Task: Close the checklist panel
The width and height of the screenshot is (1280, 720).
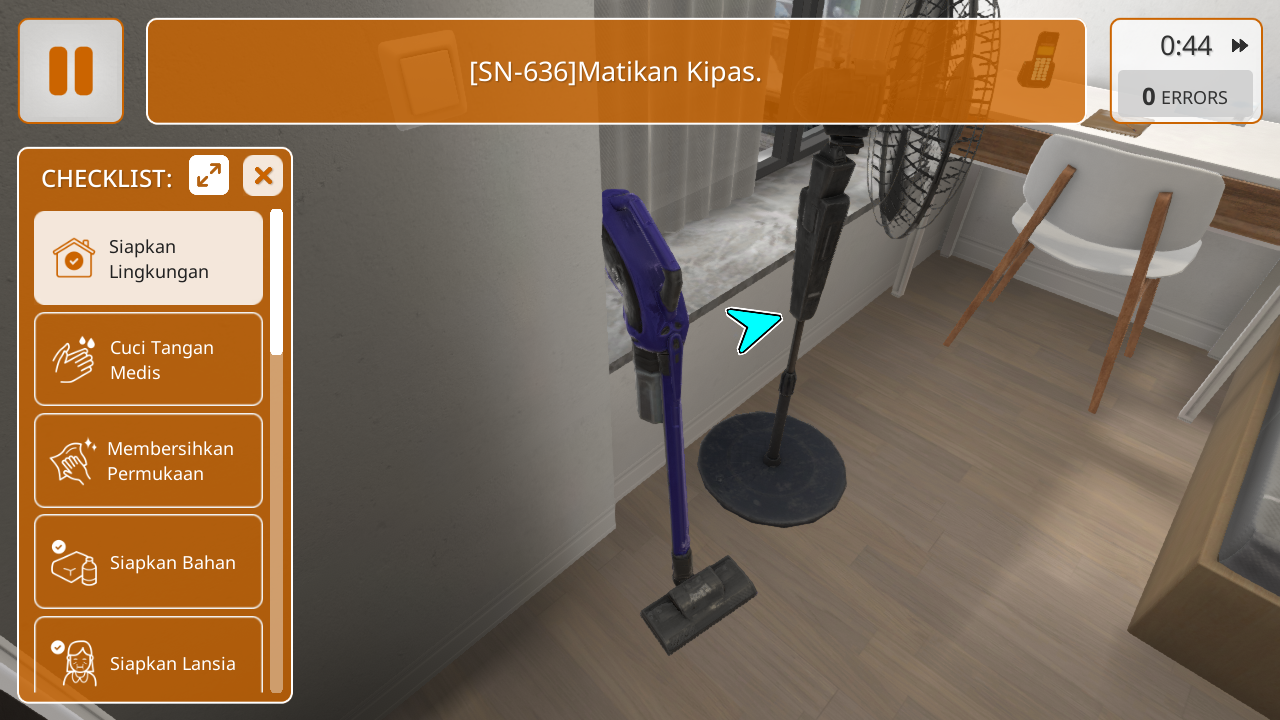Action: coord(263,176)
